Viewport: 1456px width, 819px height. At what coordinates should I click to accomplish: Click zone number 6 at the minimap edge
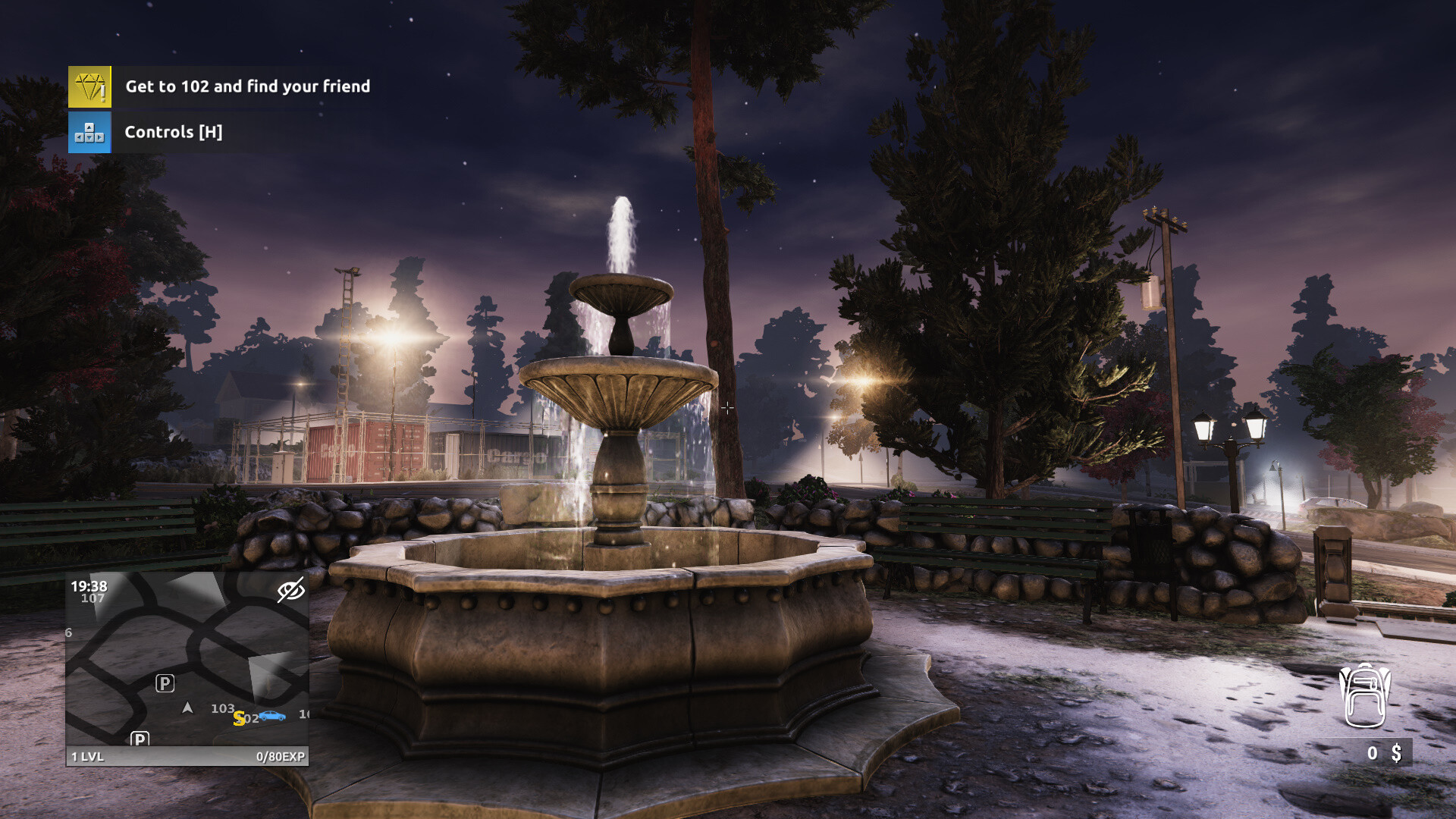point(67,632)
